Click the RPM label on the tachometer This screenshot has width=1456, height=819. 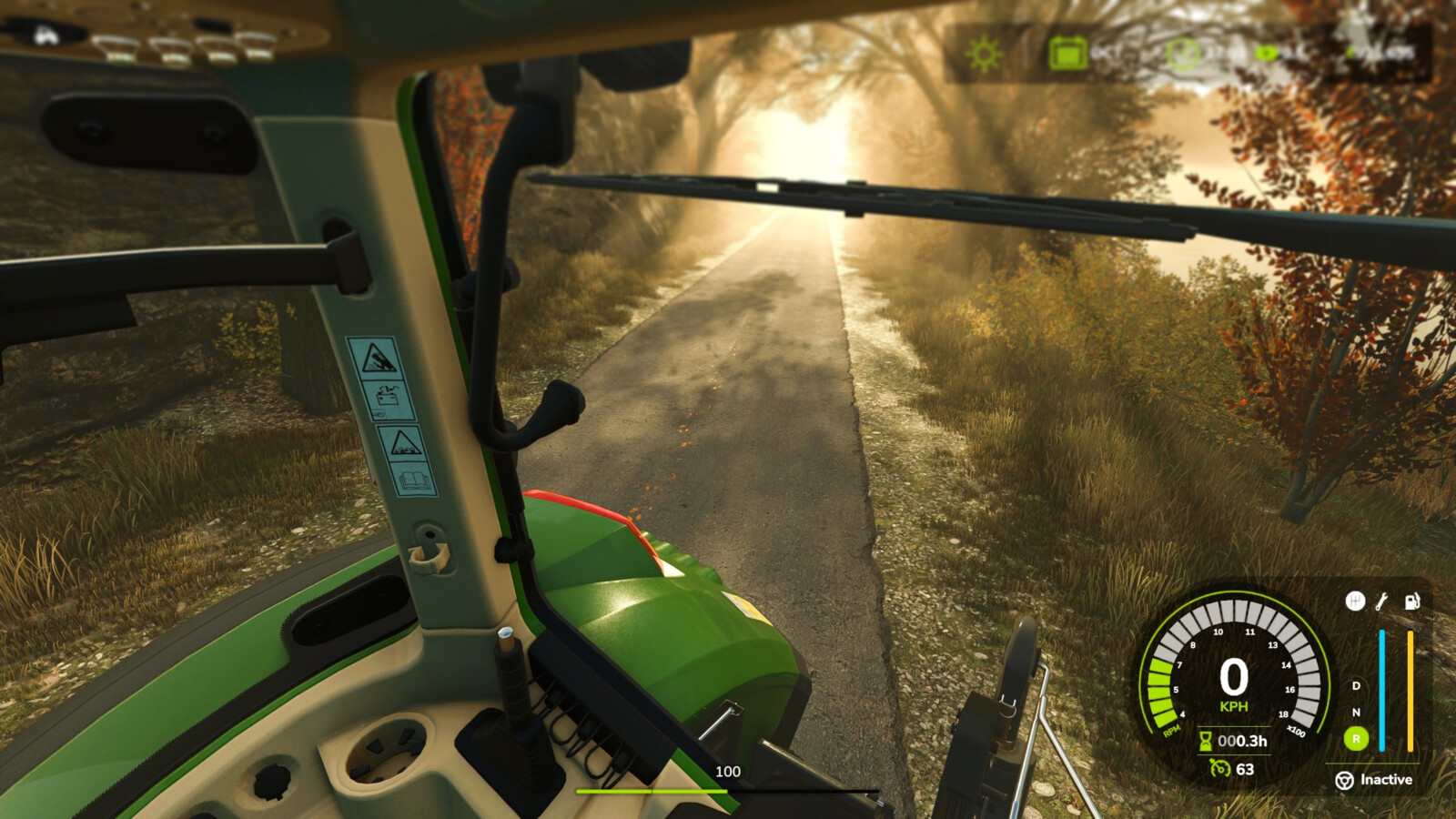point(1171,732)
